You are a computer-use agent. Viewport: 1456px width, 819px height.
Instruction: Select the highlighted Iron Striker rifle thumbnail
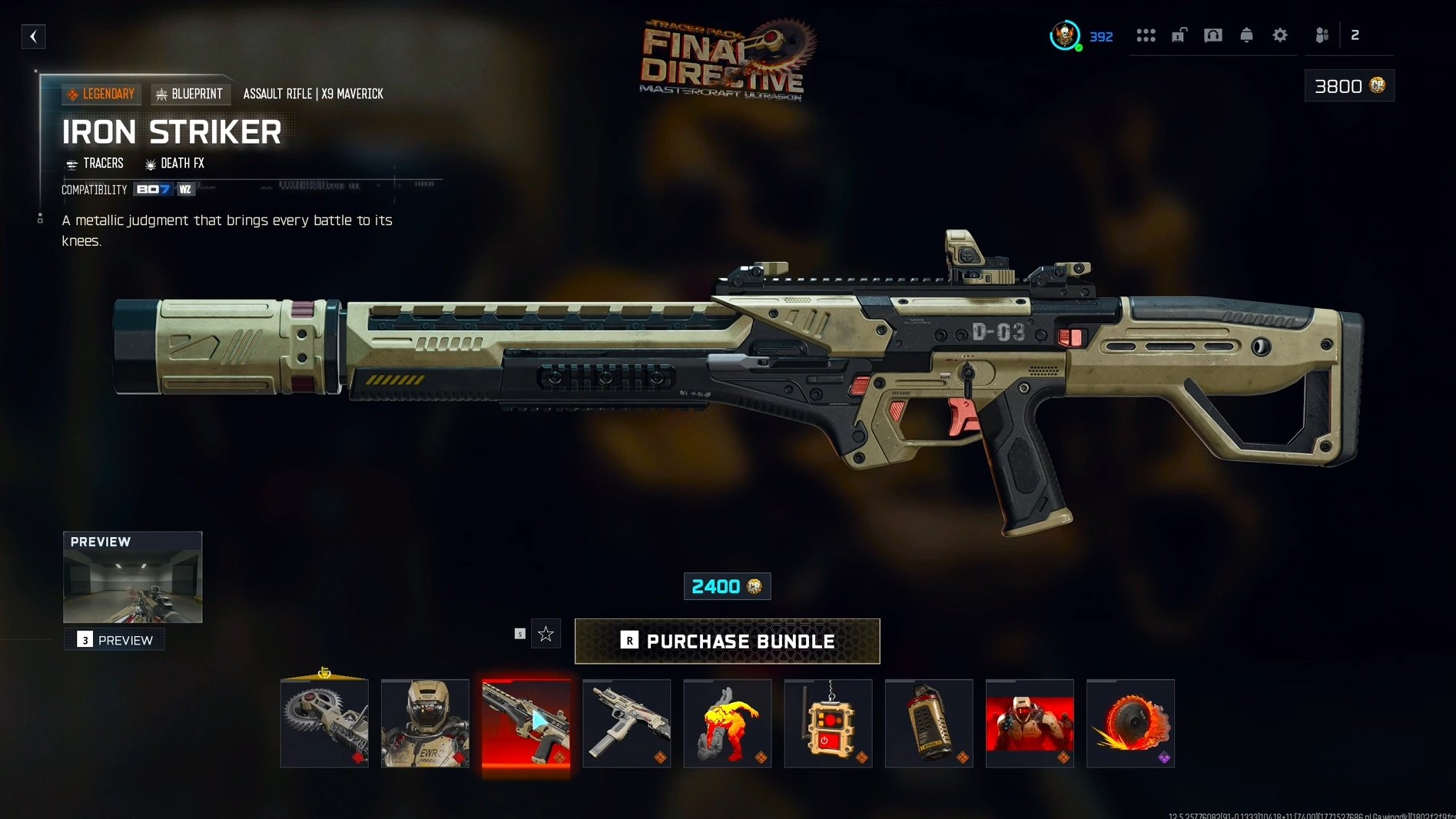(x=526, y=723)
